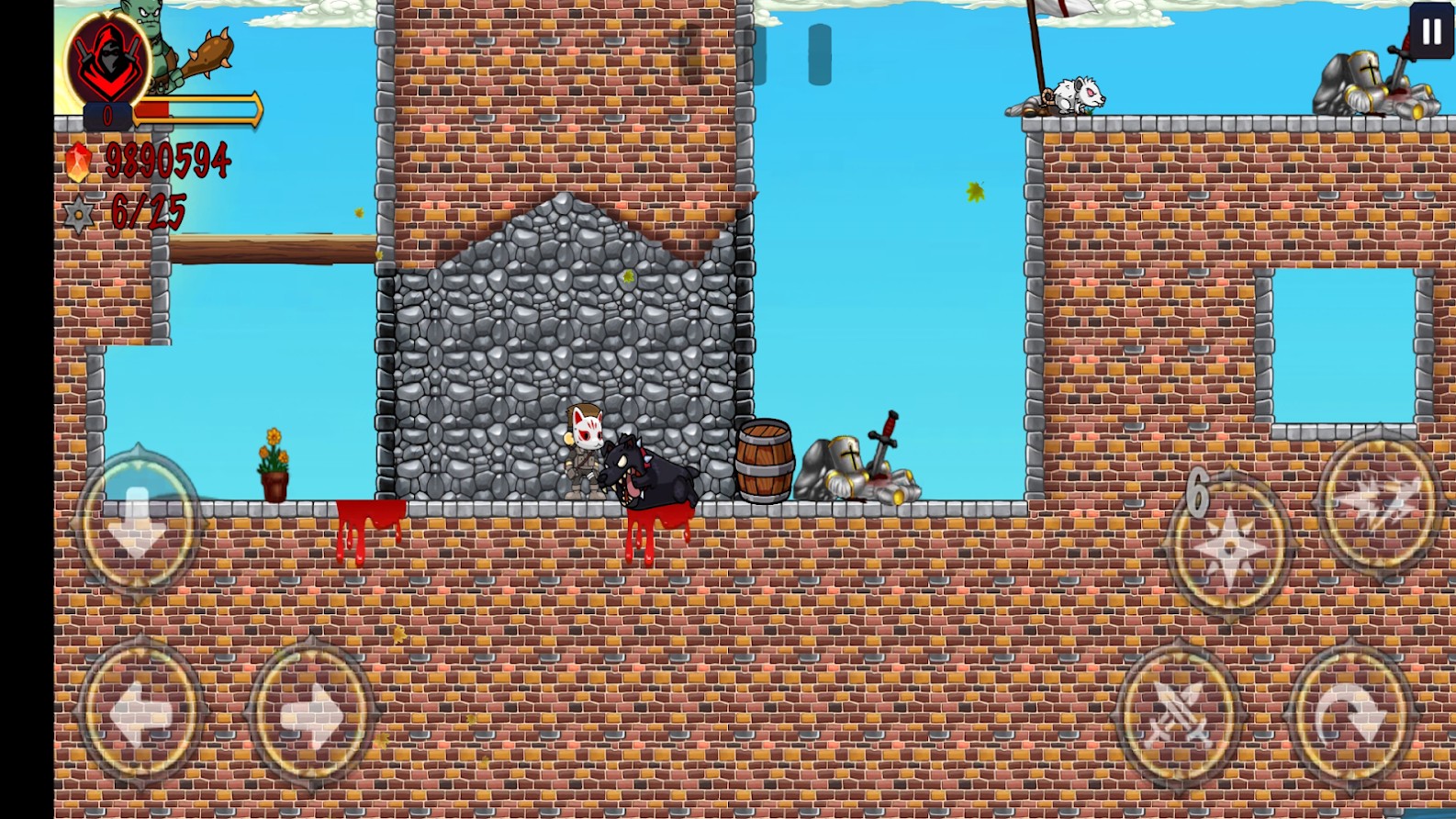This screenshot has width=1456, height=819.
Task: Pause the game
Action: [1431, 32]
